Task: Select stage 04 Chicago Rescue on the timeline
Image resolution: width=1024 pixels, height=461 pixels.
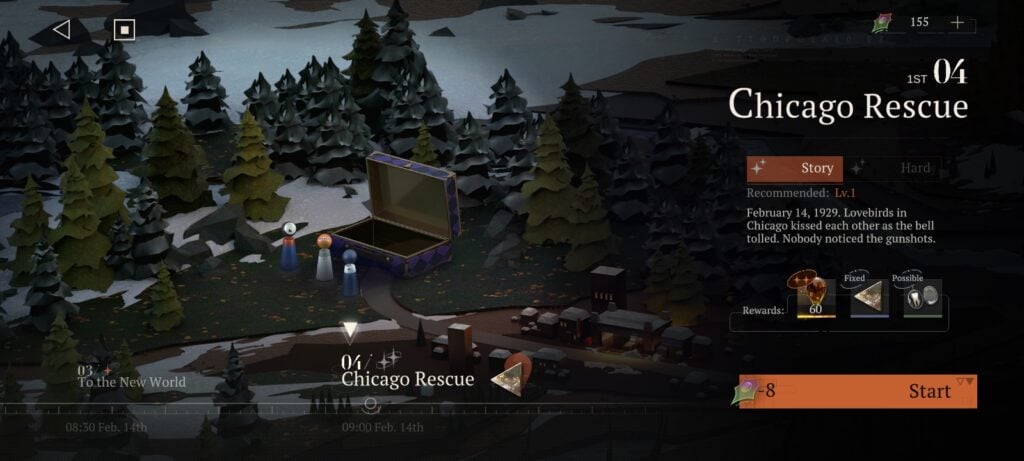Action: point(393,371)
